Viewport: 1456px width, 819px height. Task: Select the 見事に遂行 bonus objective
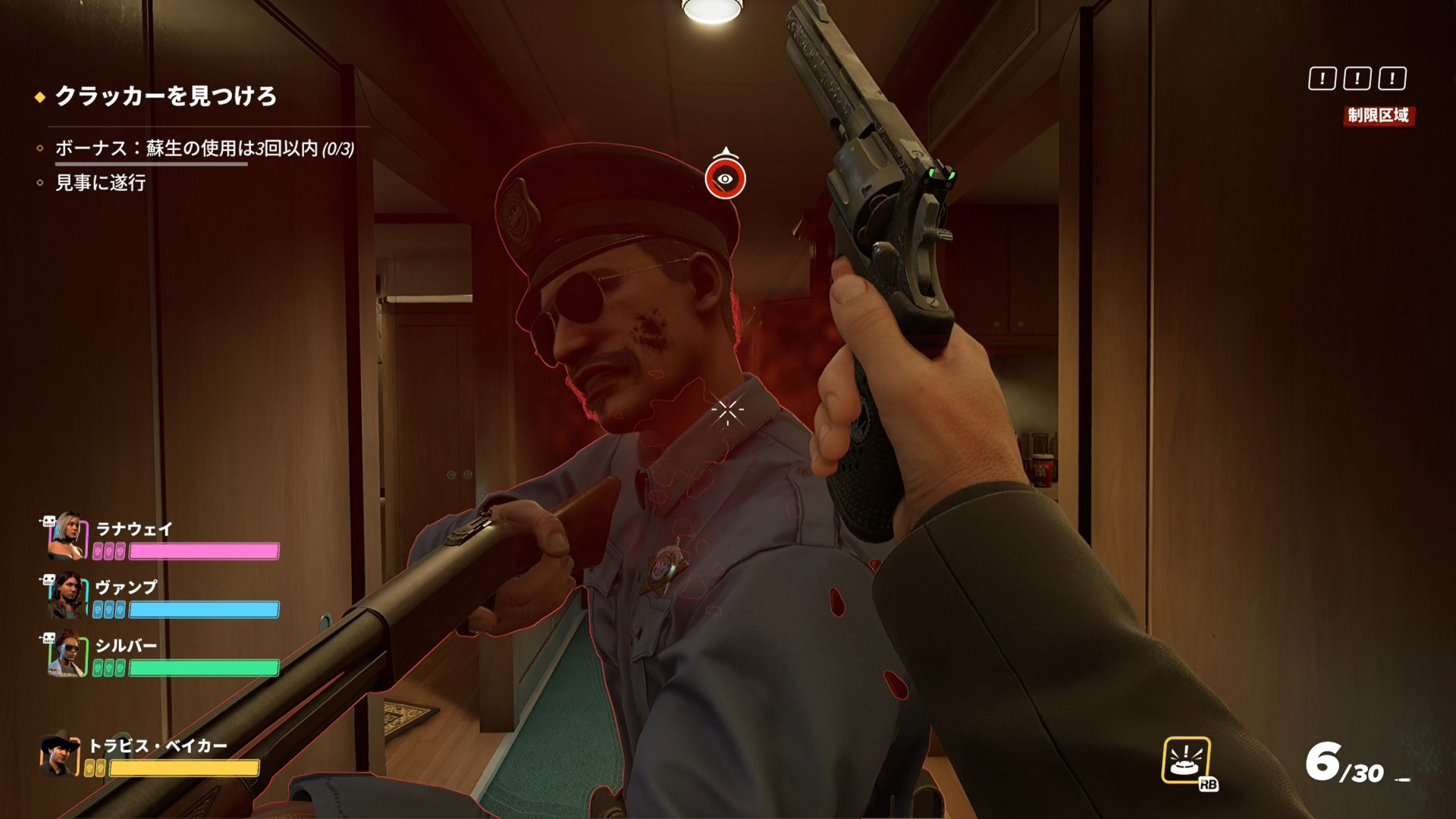100,183
